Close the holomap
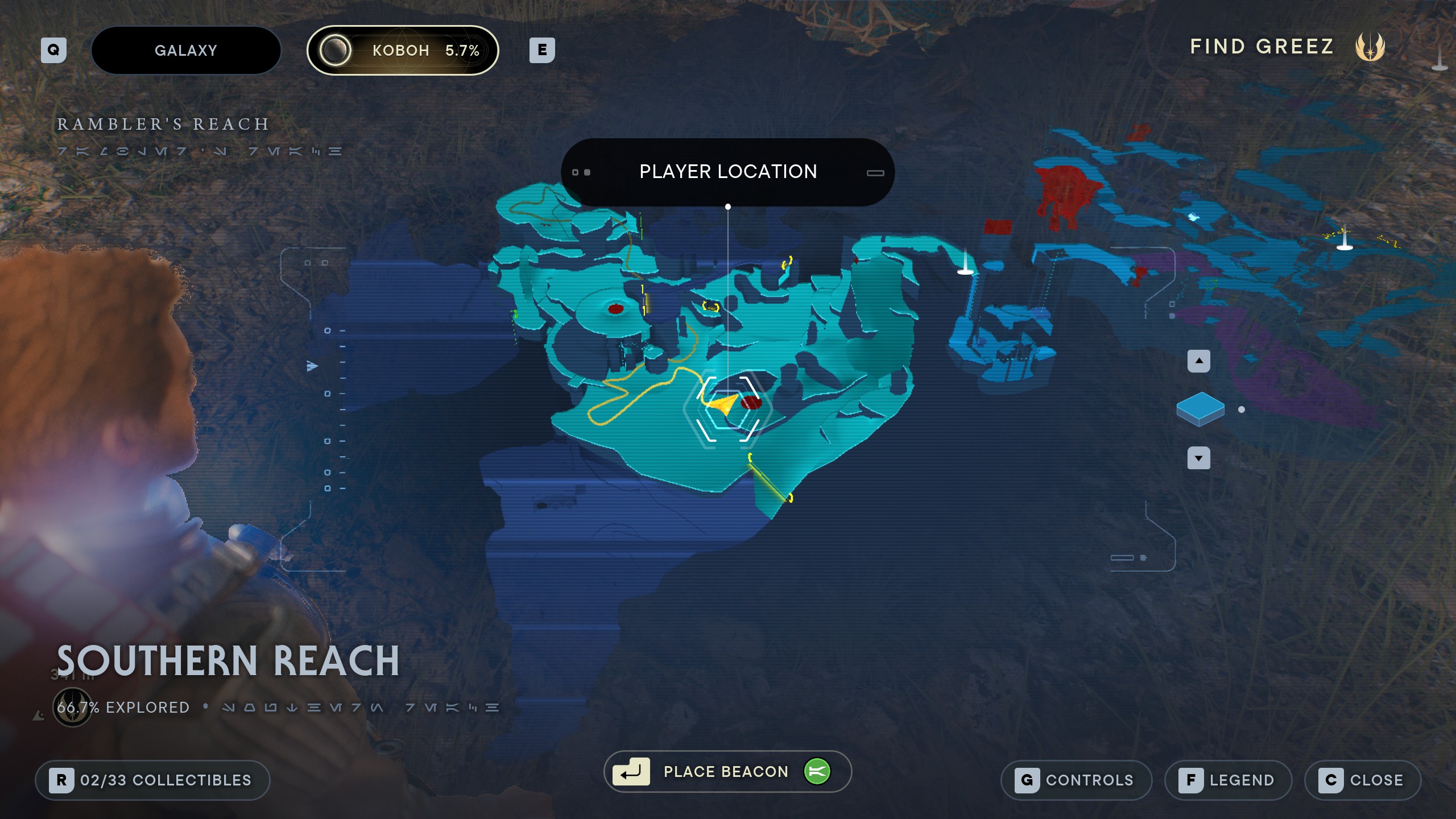Screen dimensions: 1456x819 pyautogui.click(x=1363, y=780)
